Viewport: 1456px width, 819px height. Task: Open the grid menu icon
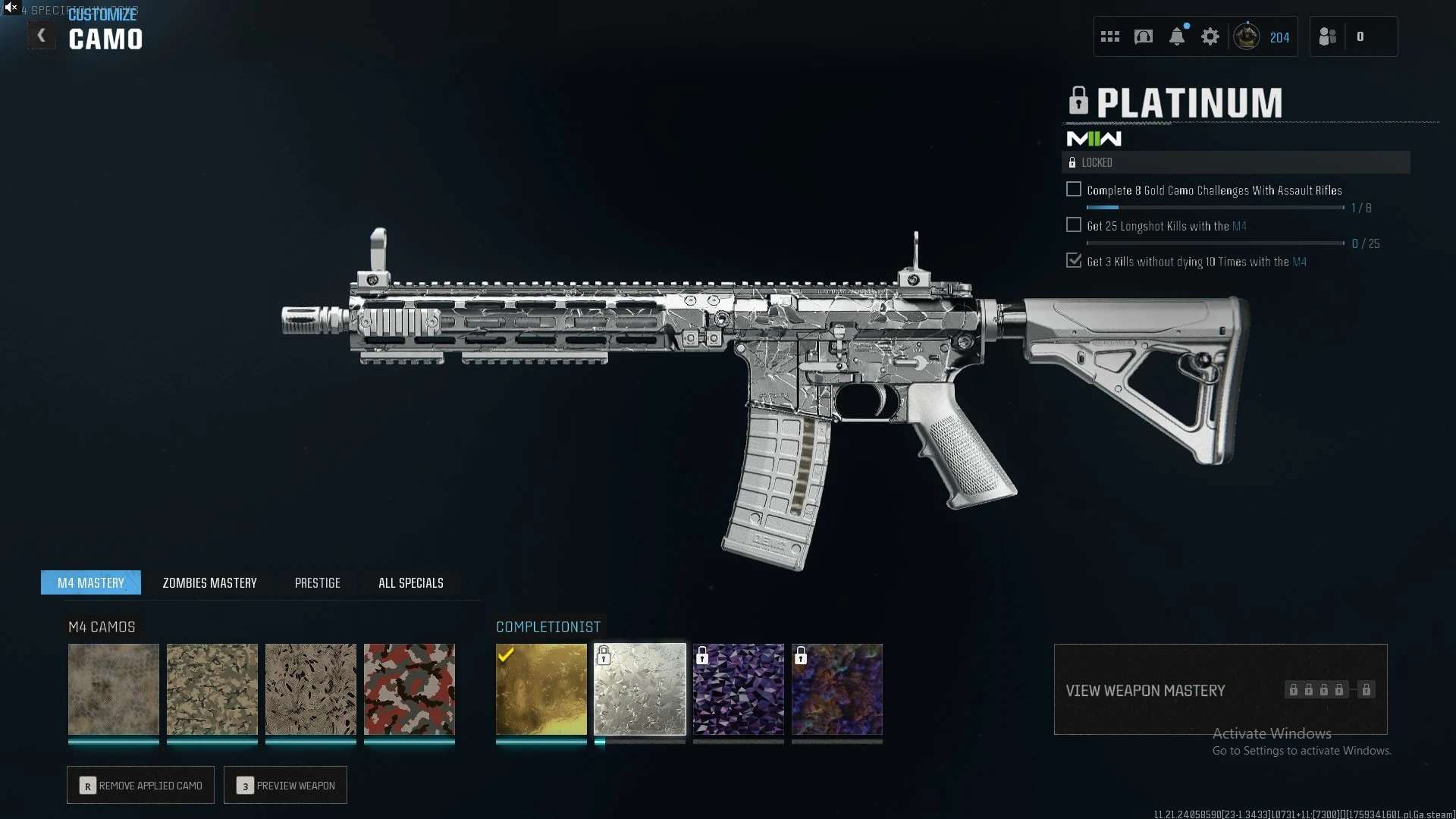pos(1110,36)
